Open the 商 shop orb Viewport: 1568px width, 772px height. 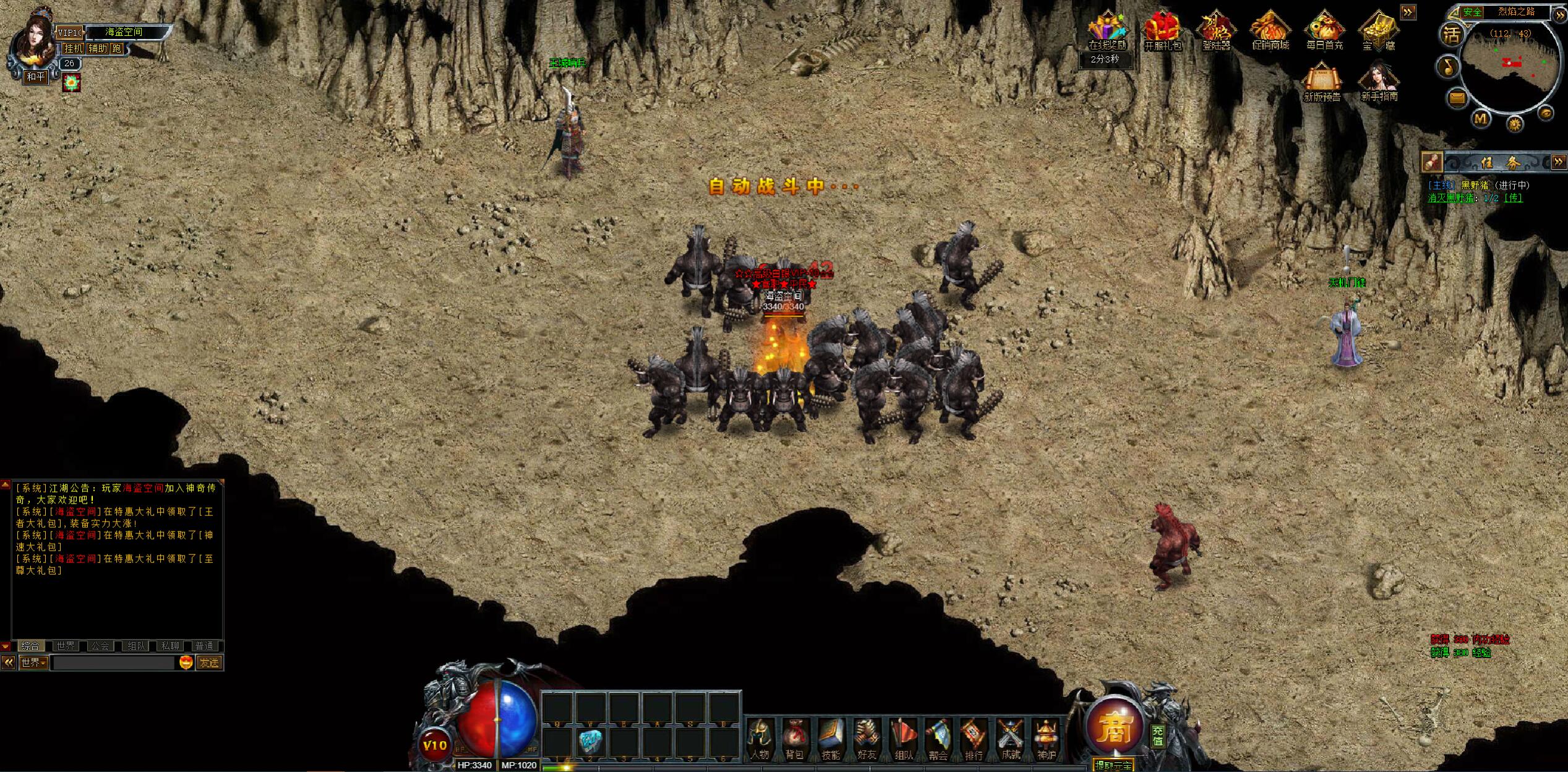click(x=1115, y=728)
